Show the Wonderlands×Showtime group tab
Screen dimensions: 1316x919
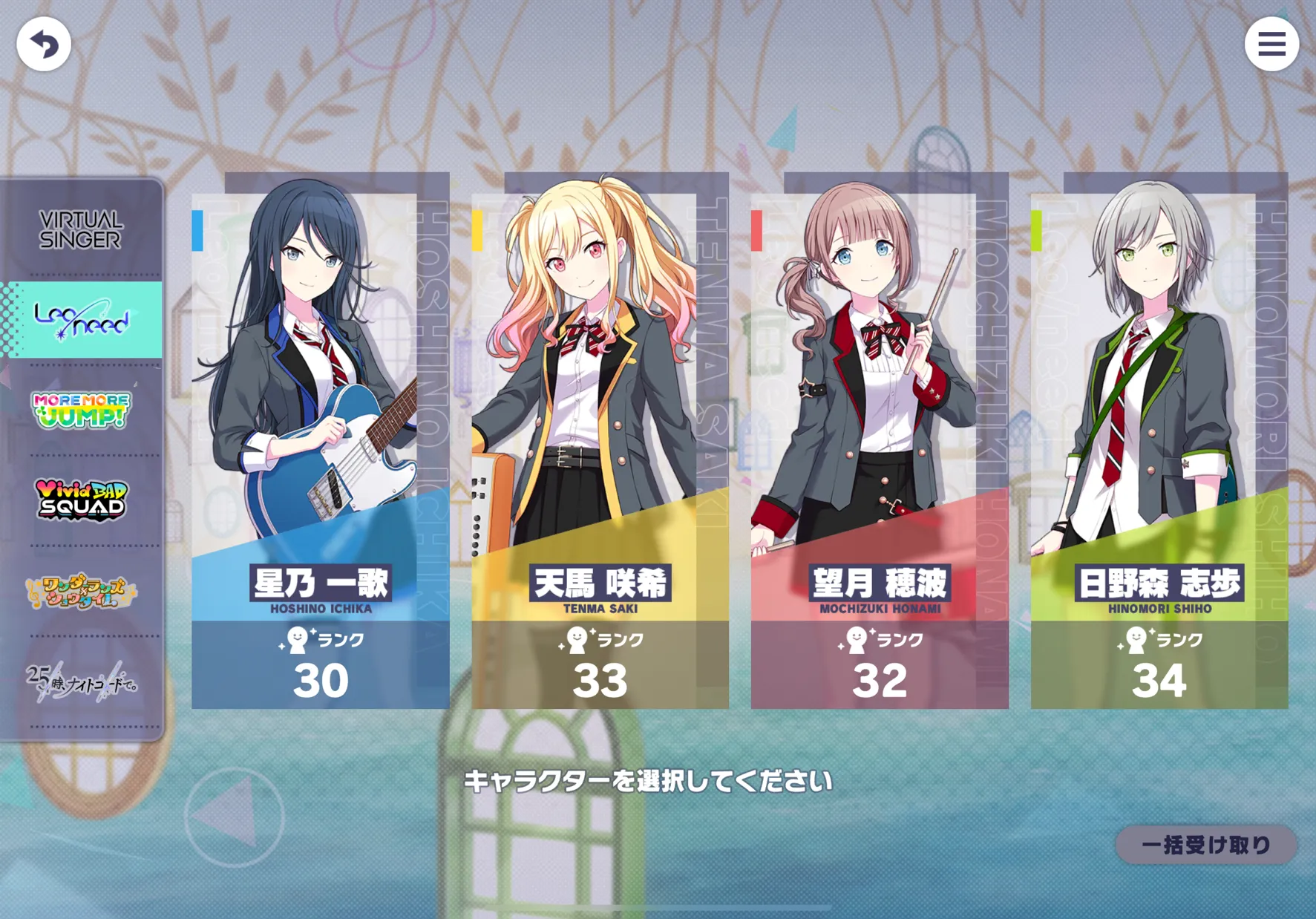82,591
